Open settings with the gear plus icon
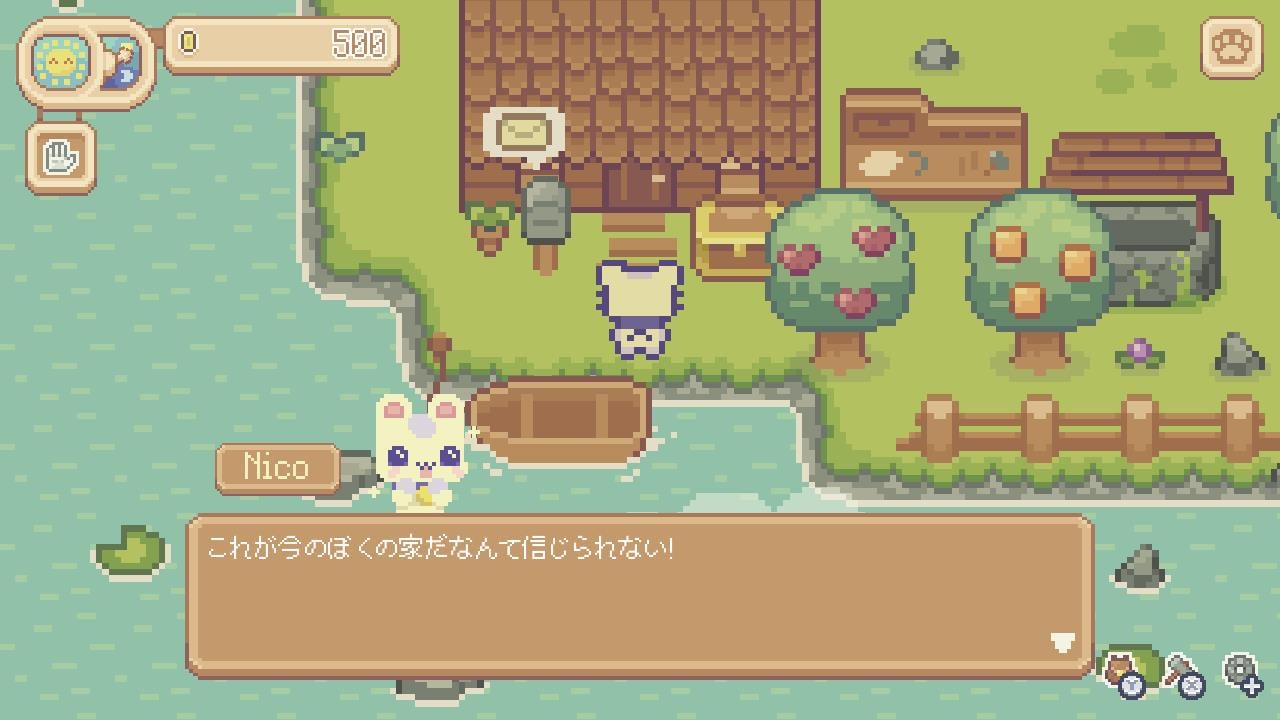The image size is (1280, 720). tap(1242, 668)
